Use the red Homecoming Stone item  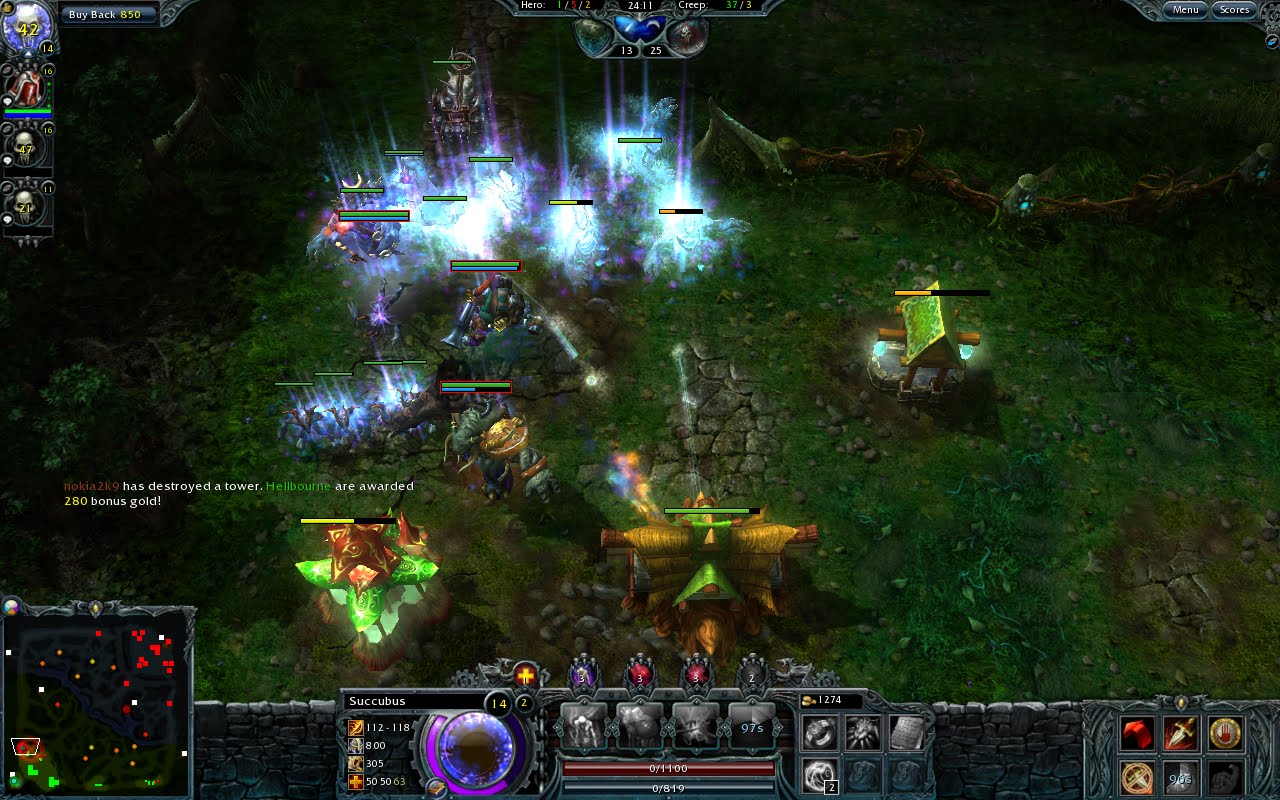pos(1137,732)
